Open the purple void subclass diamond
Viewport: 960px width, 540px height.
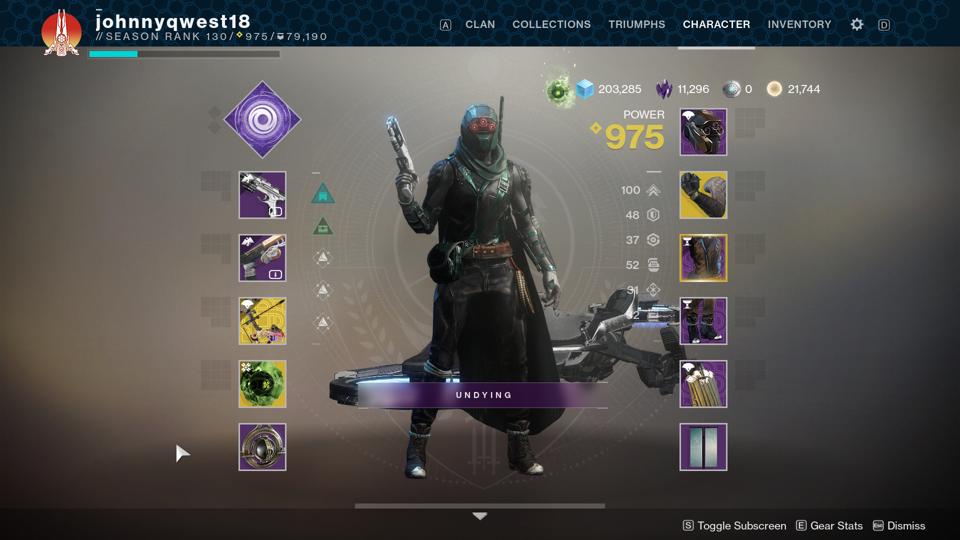point(262,119)
